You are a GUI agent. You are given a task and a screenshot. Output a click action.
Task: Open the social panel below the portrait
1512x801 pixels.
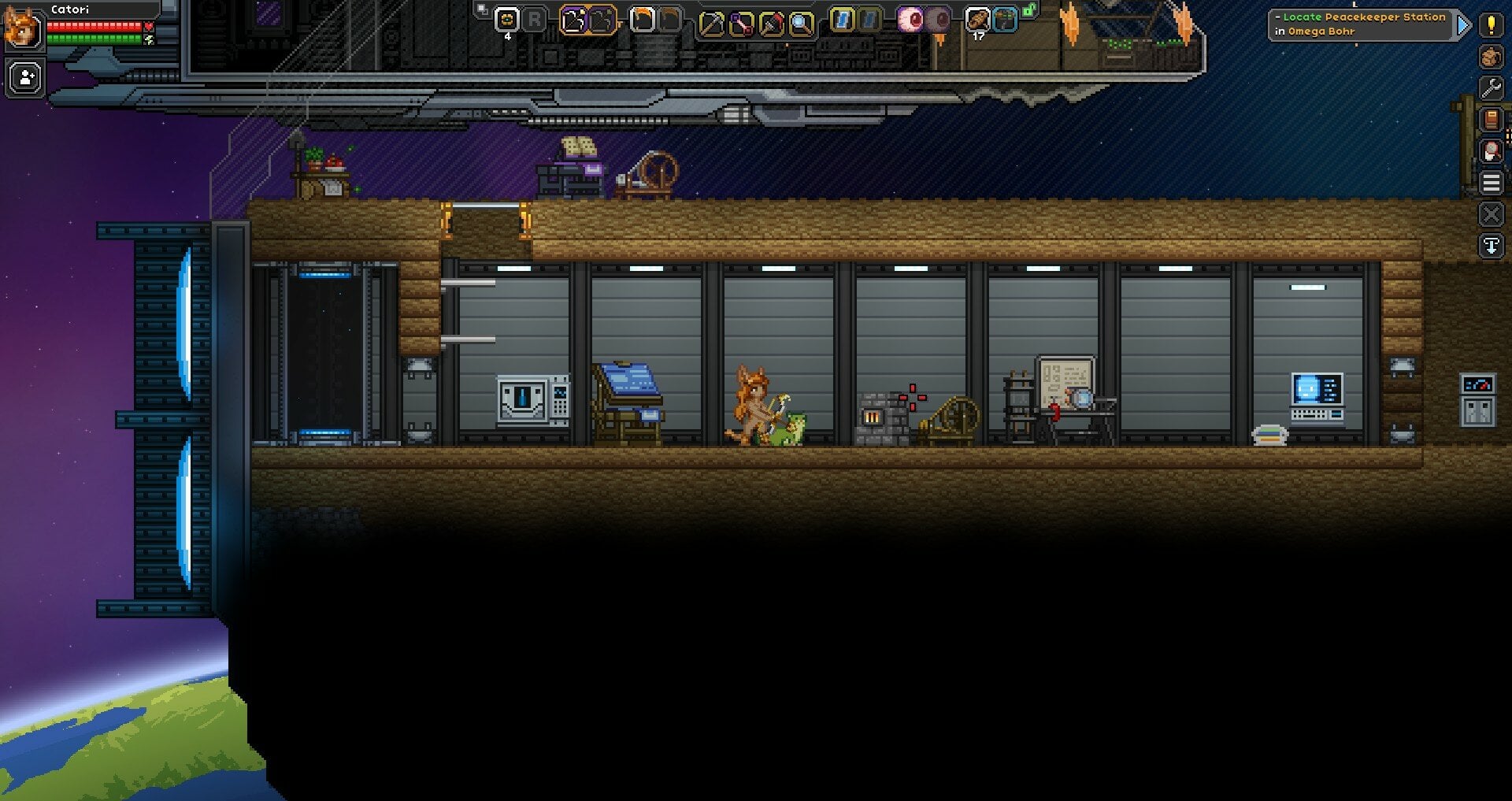[x=24, y=76]
